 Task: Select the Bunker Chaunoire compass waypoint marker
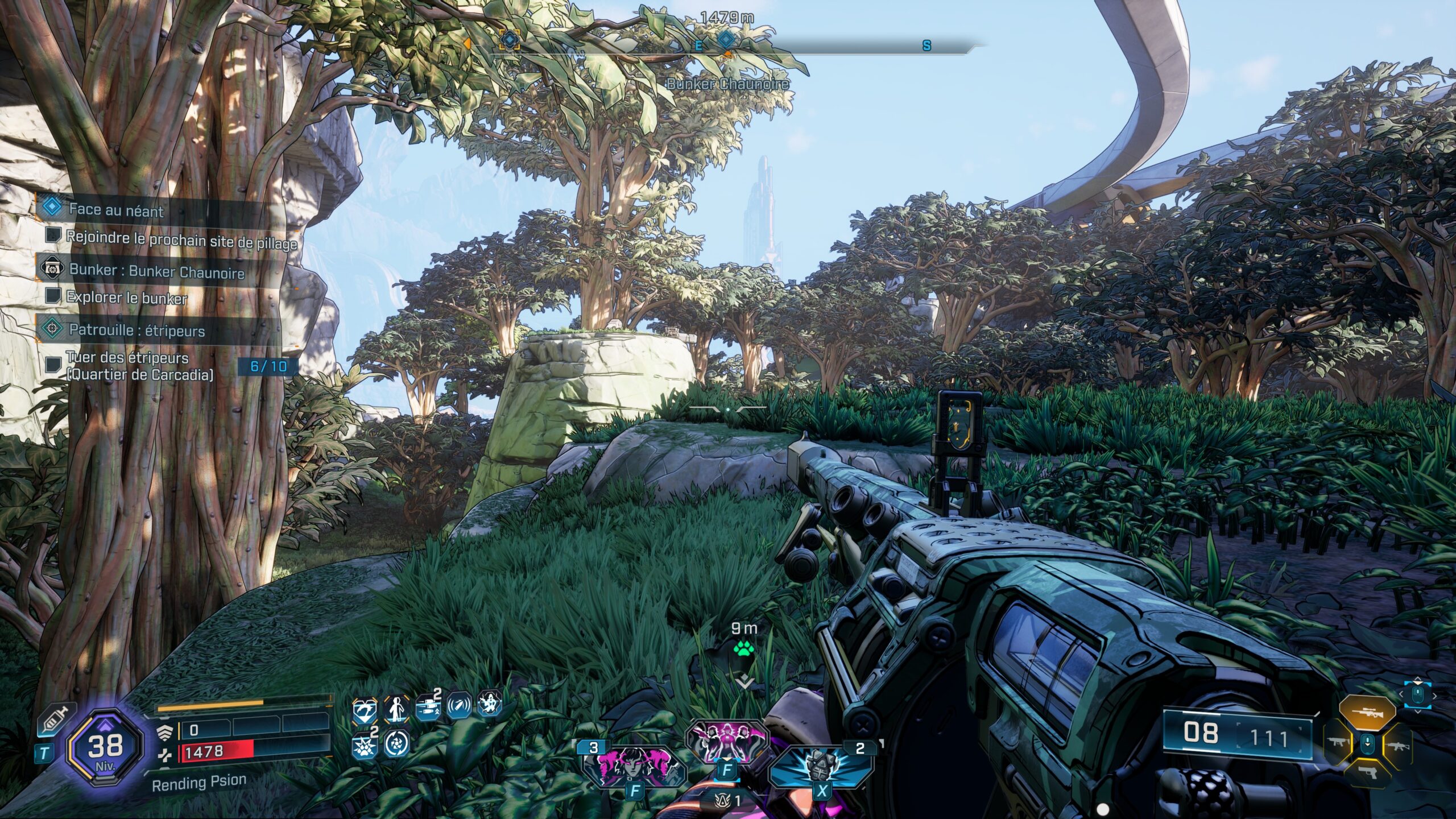point(726,40)
